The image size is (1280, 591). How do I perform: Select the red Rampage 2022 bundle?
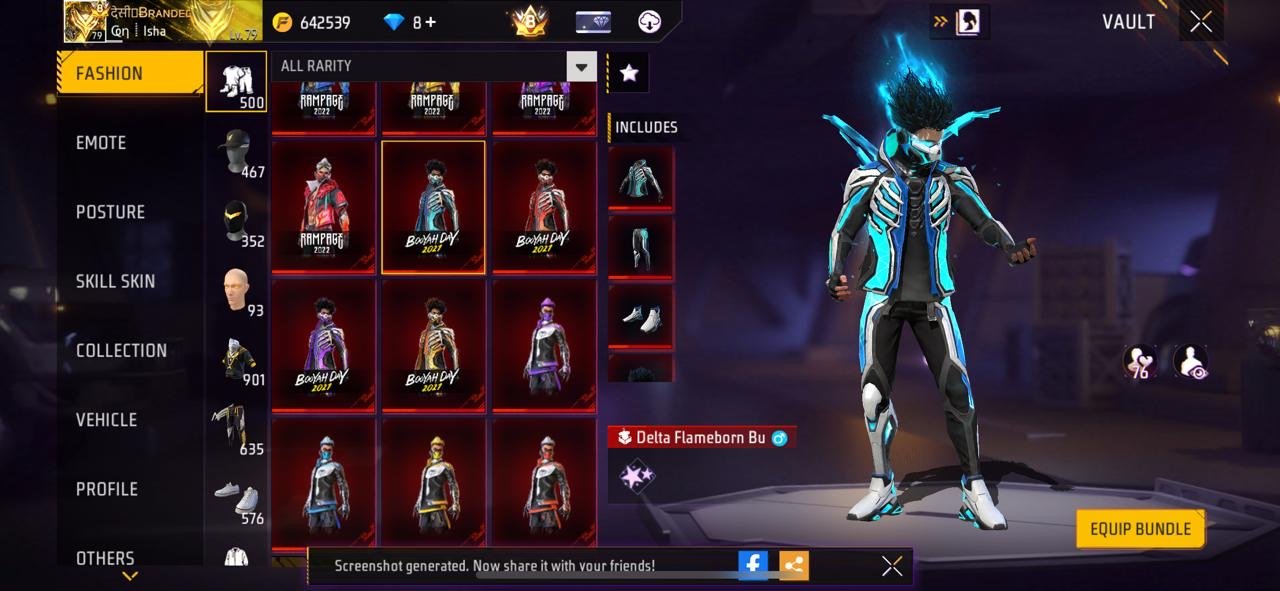pyautogui.click(x=324, y=206)
